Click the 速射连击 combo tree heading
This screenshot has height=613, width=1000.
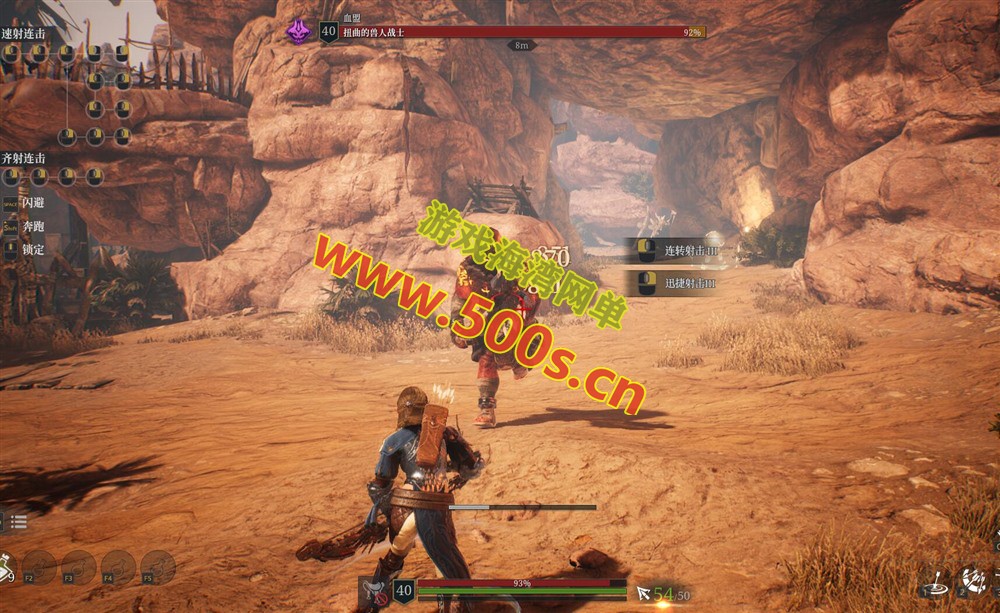click(x=24, y=32)
